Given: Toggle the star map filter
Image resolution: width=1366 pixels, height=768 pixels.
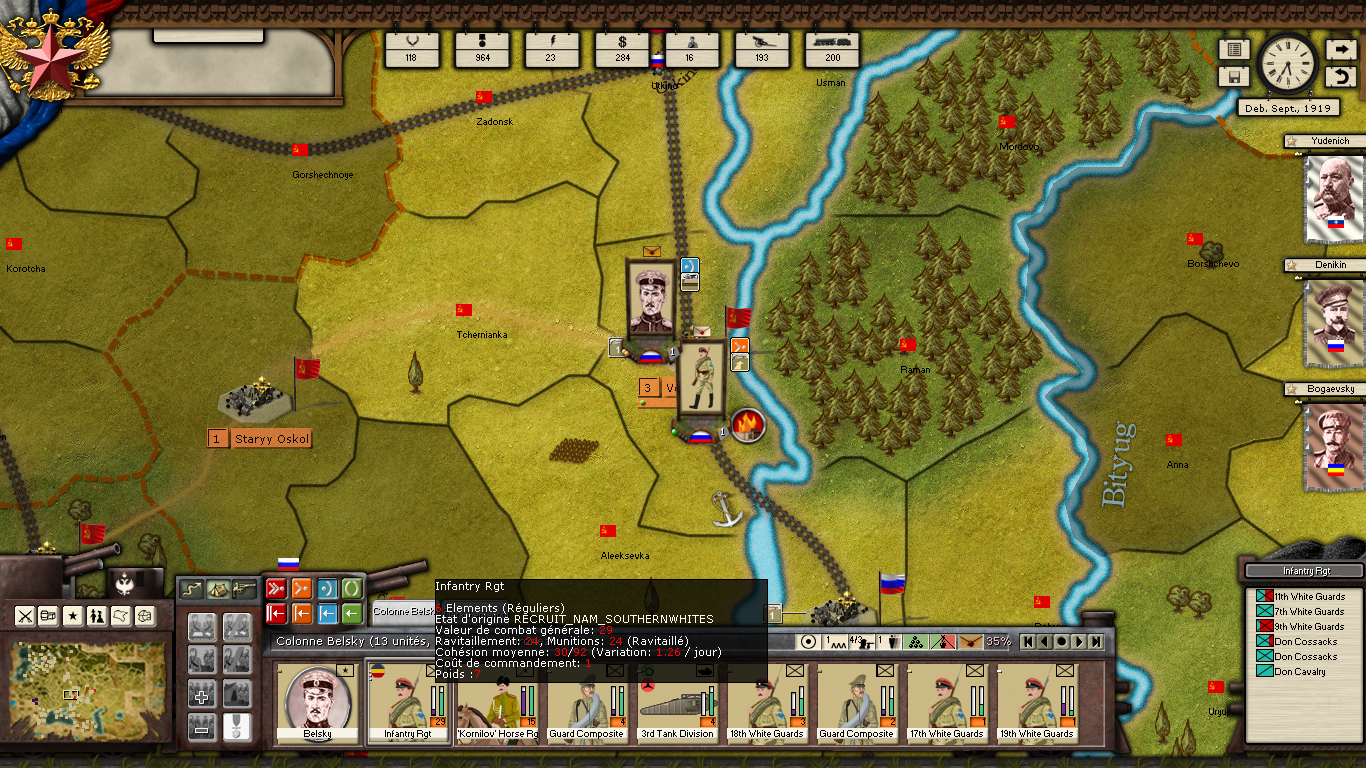Looking at the screenshot, I should coord(73,616).
